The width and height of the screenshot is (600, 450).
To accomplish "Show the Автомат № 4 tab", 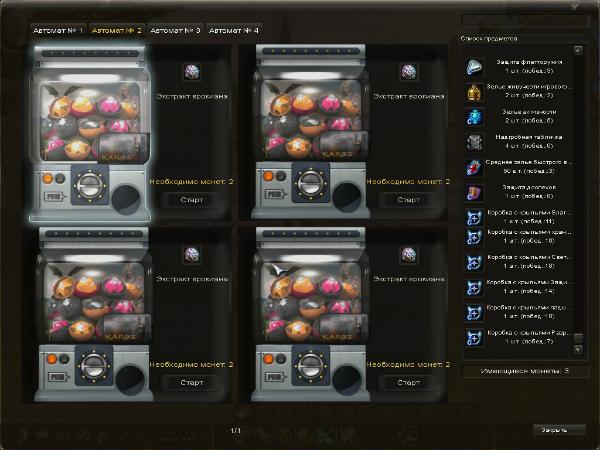I will tap(234, 31).
